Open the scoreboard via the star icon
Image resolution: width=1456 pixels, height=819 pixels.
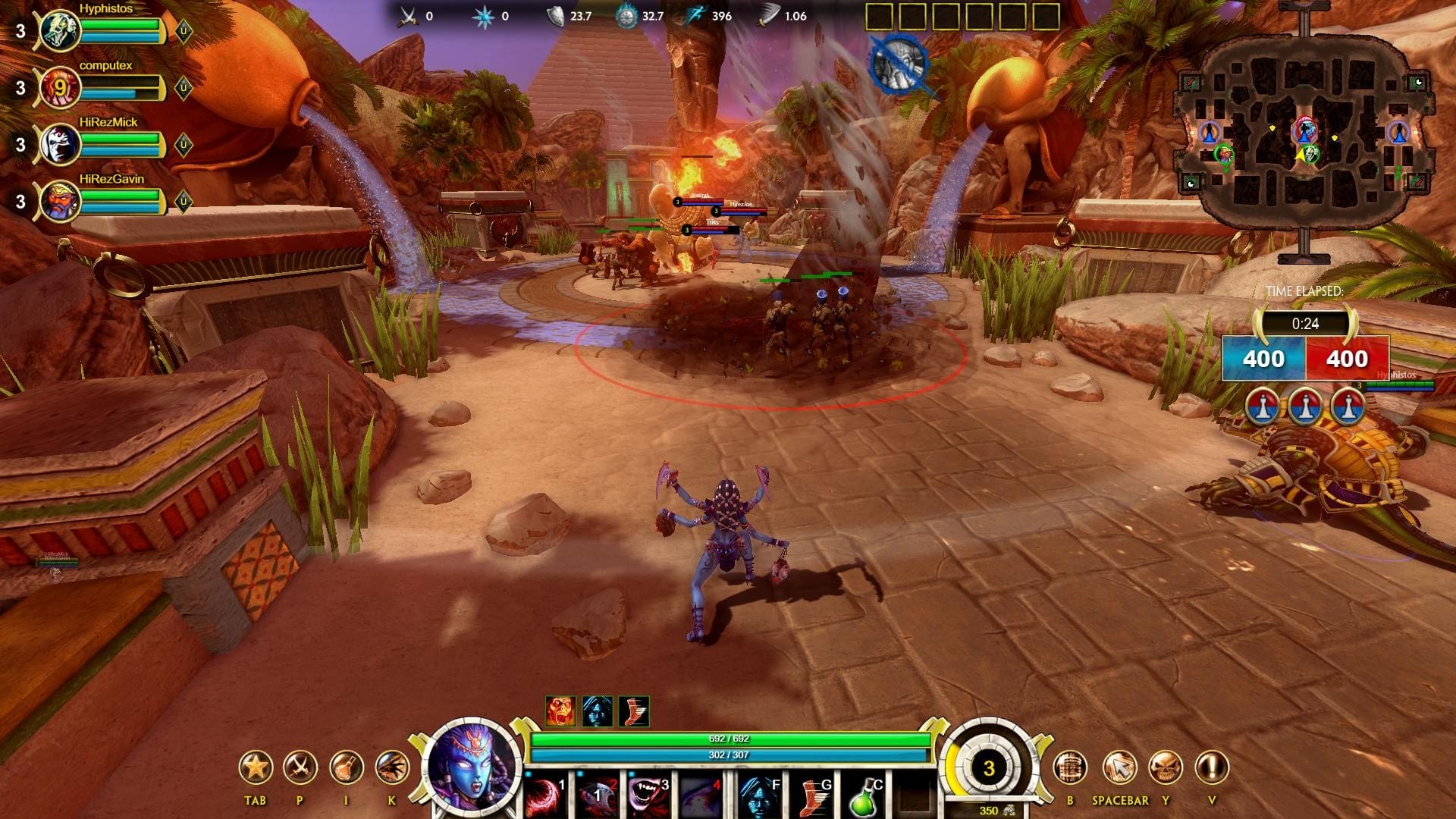[256, 767]
